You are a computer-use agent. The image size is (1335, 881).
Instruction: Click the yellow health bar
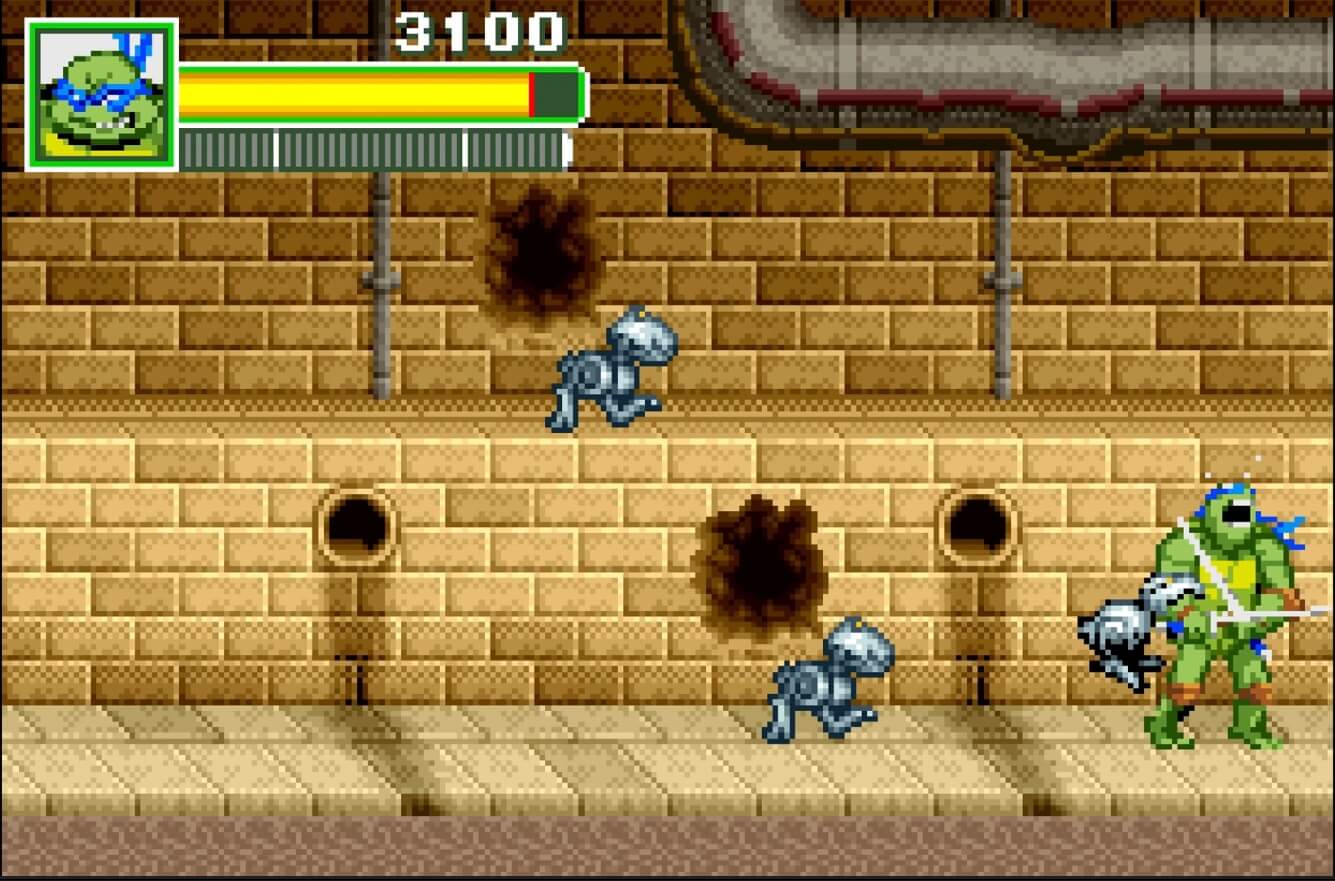tap(350, 93)
